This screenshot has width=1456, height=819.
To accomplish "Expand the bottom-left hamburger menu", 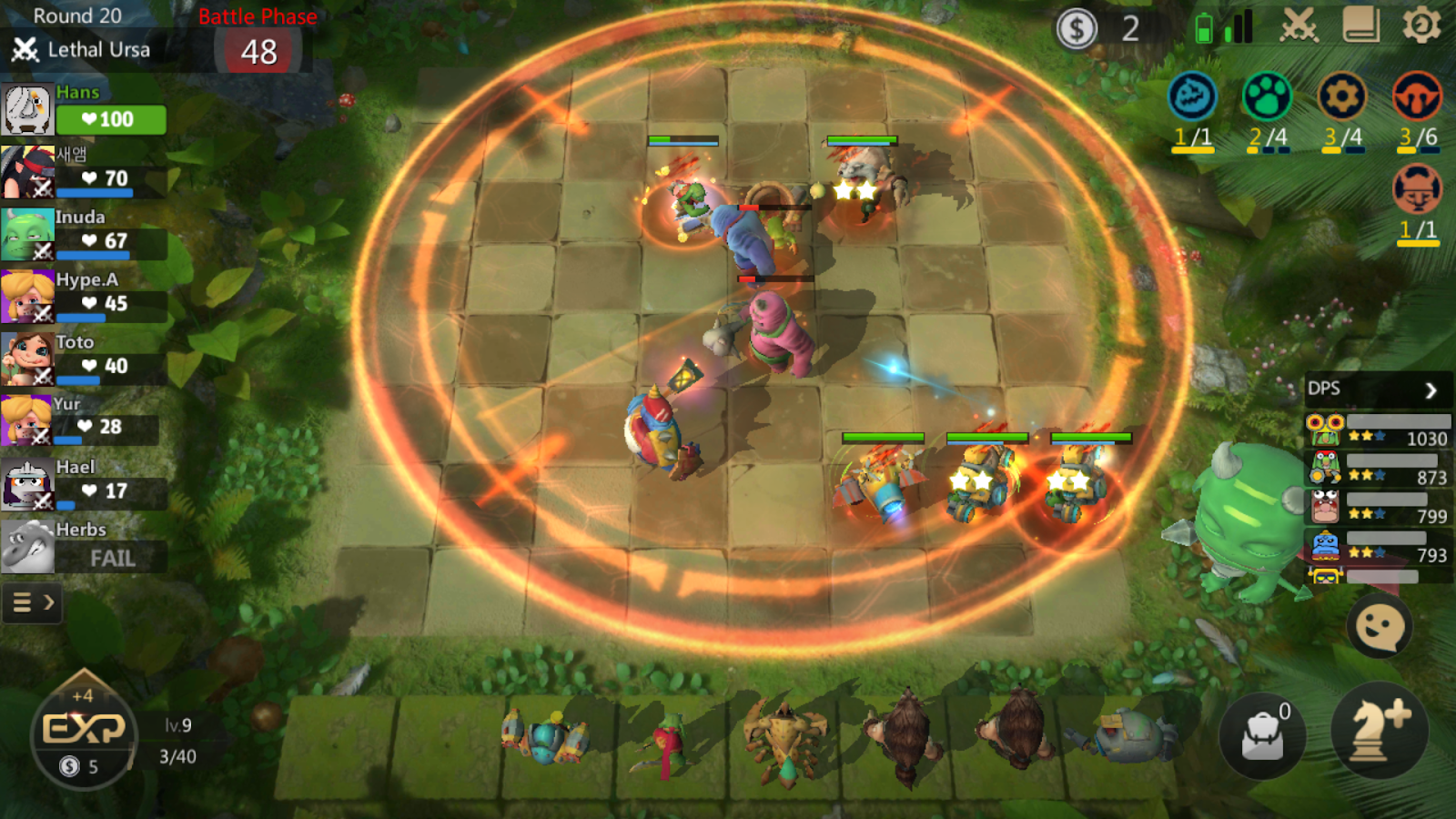I will pyautogui.click(x=22, y=602).
